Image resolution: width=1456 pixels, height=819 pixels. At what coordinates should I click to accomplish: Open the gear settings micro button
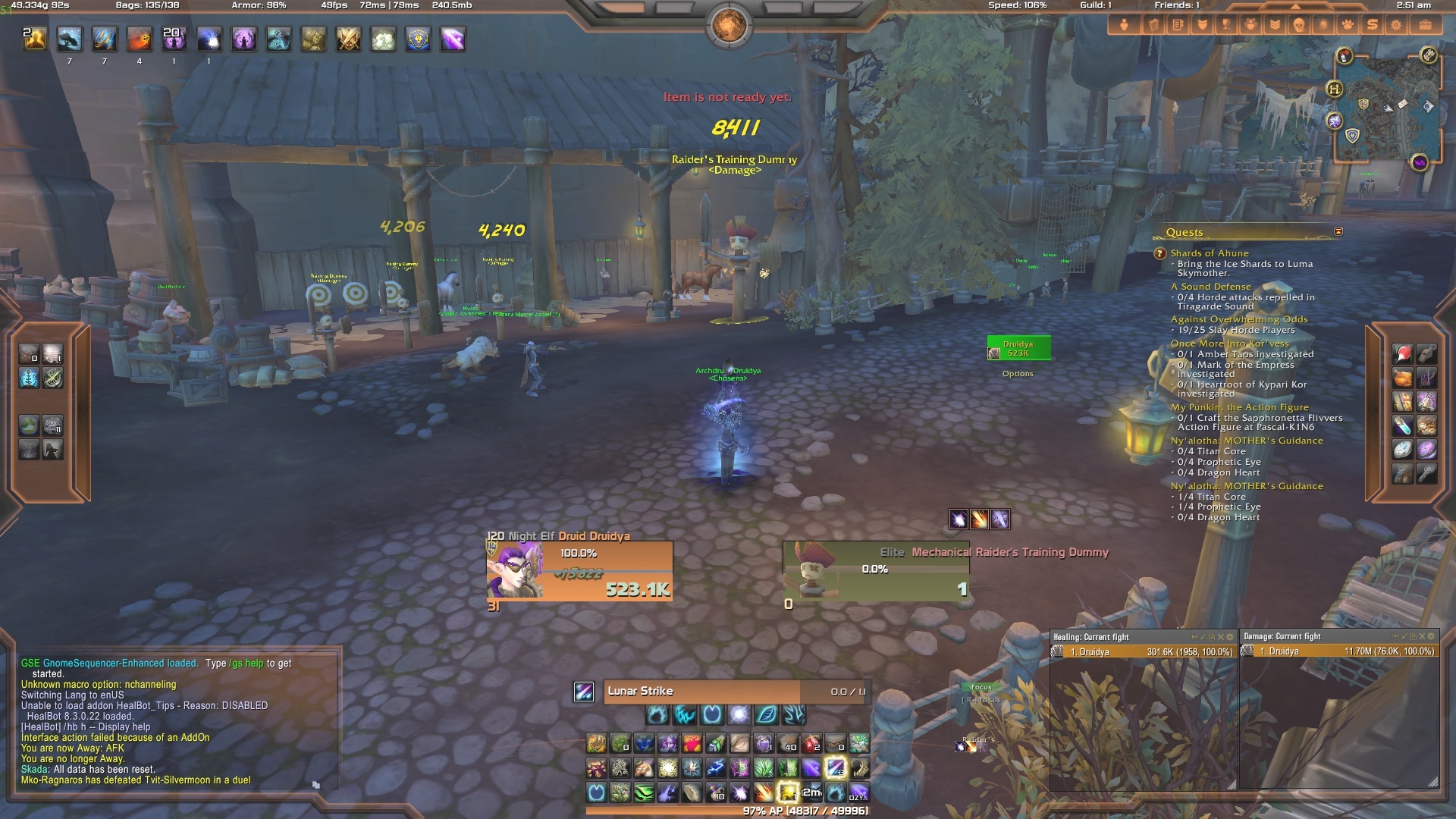click(1395, 25)
